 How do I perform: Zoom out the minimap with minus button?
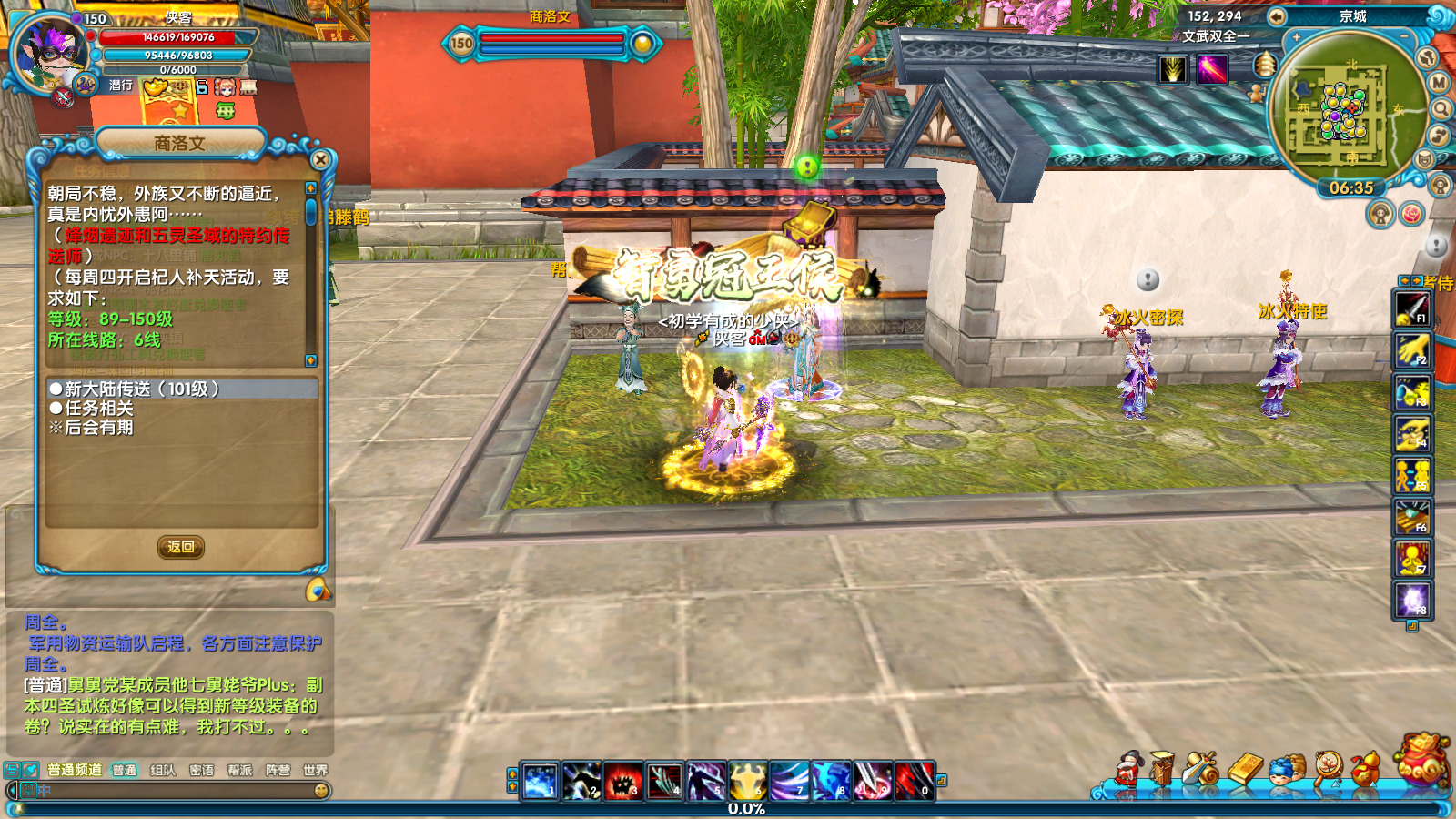click(x=1404, y=38)
